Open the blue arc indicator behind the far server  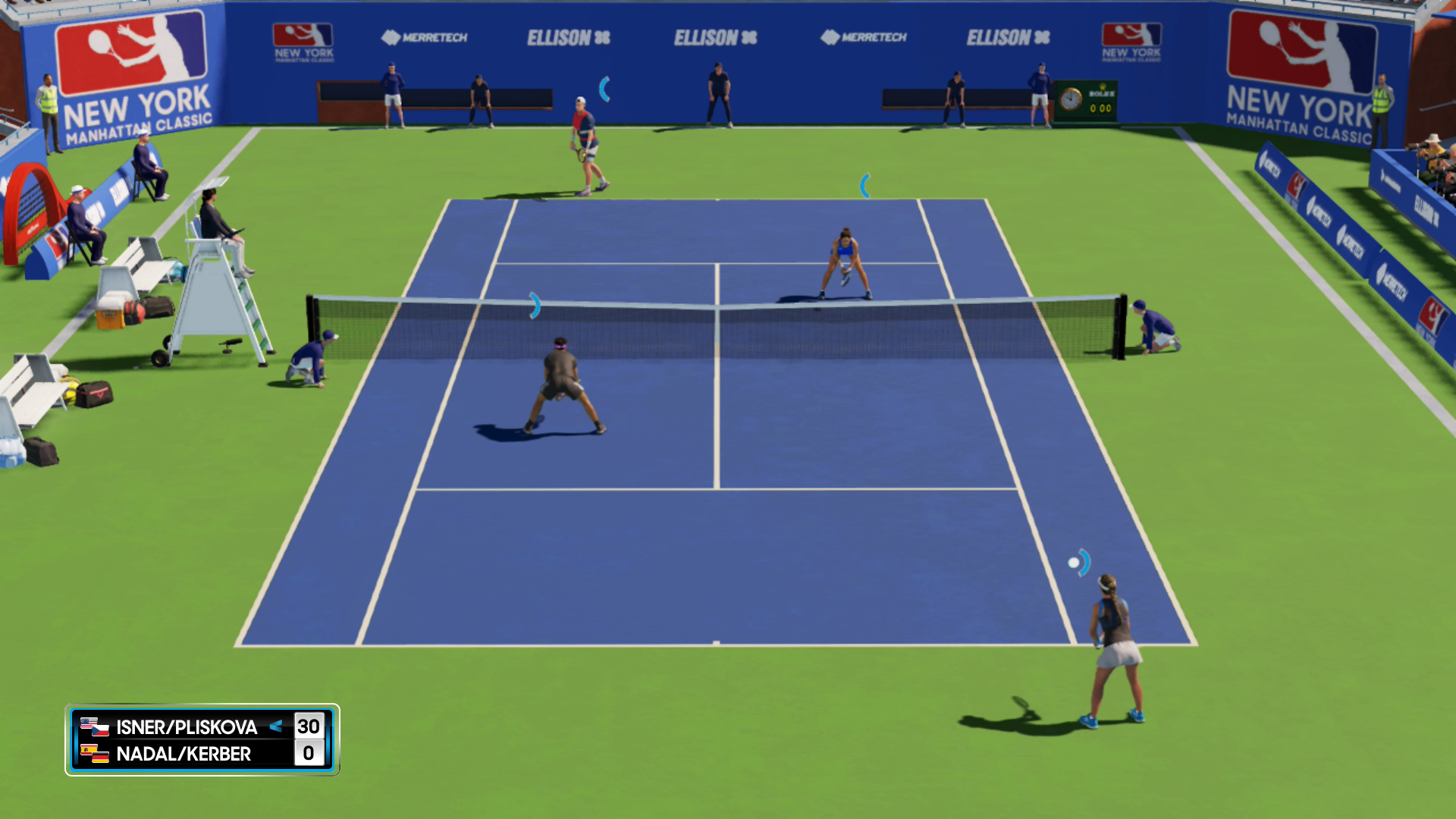pyautogui.click(x=604, y=89)
